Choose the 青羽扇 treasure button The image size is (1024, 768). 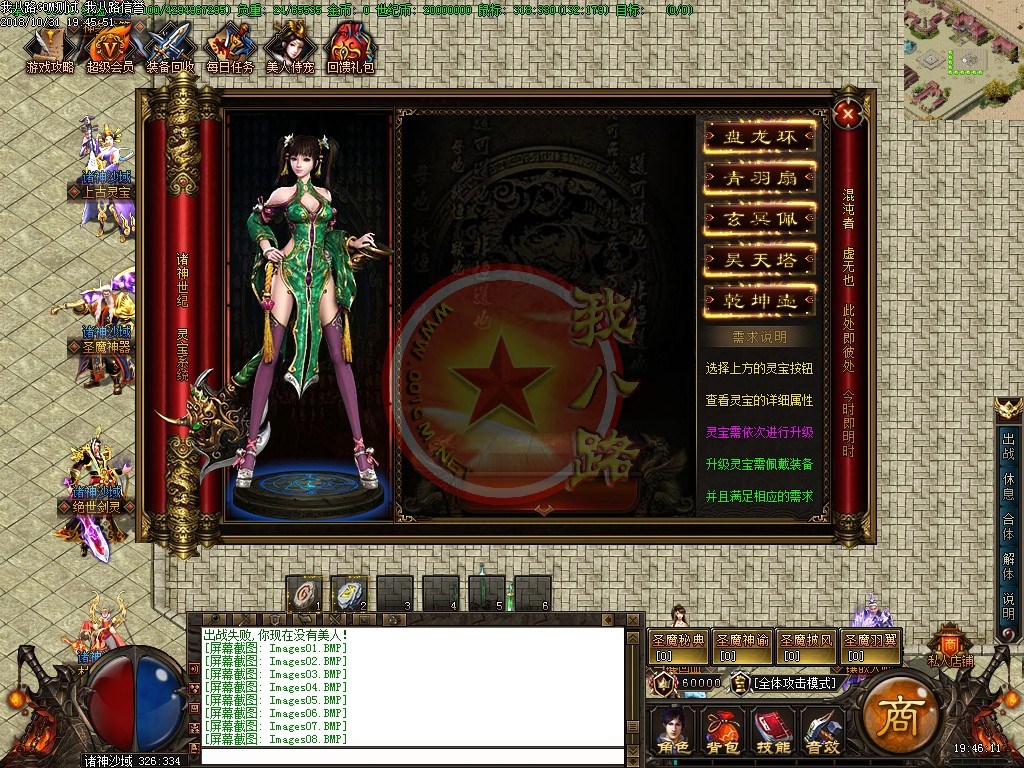pos(759,179)
